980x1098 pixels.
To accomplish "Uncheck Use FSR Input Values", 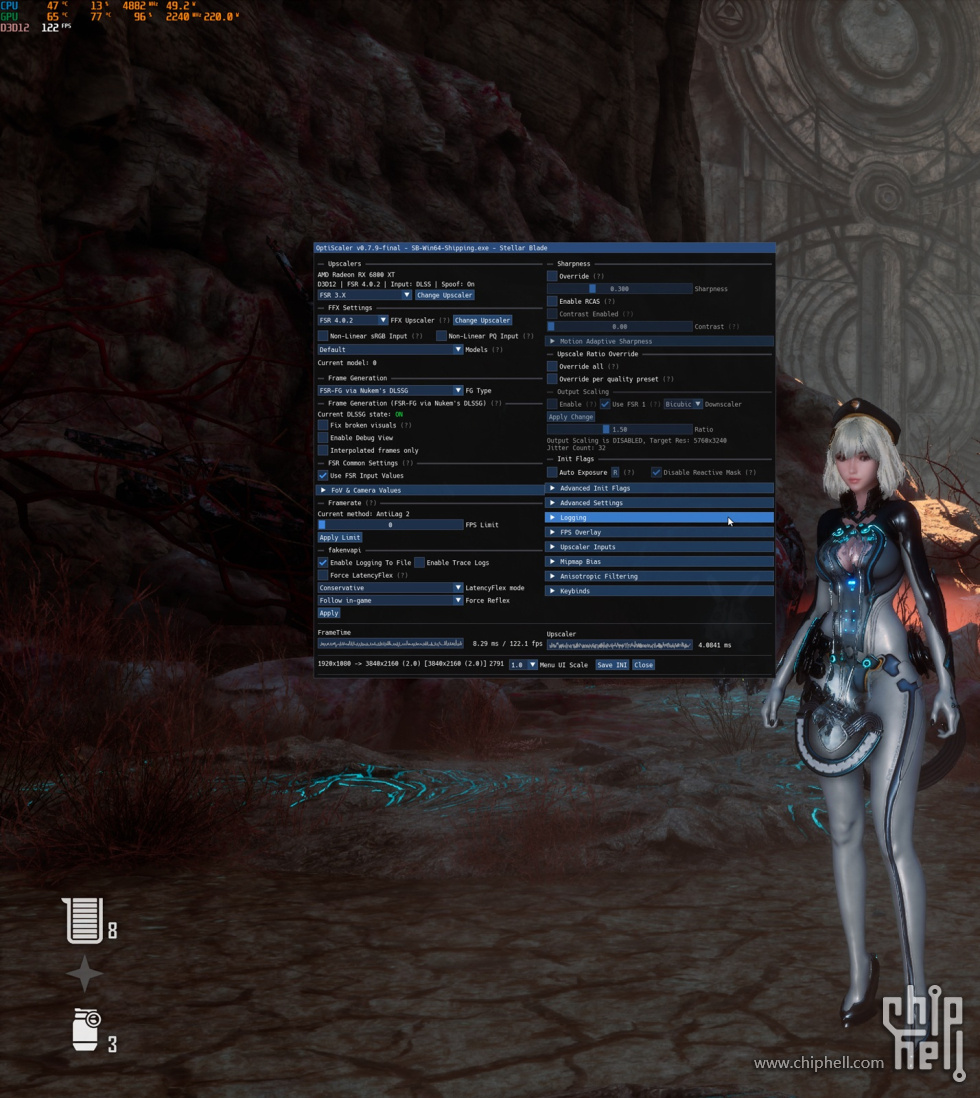I will click(323, 475).
